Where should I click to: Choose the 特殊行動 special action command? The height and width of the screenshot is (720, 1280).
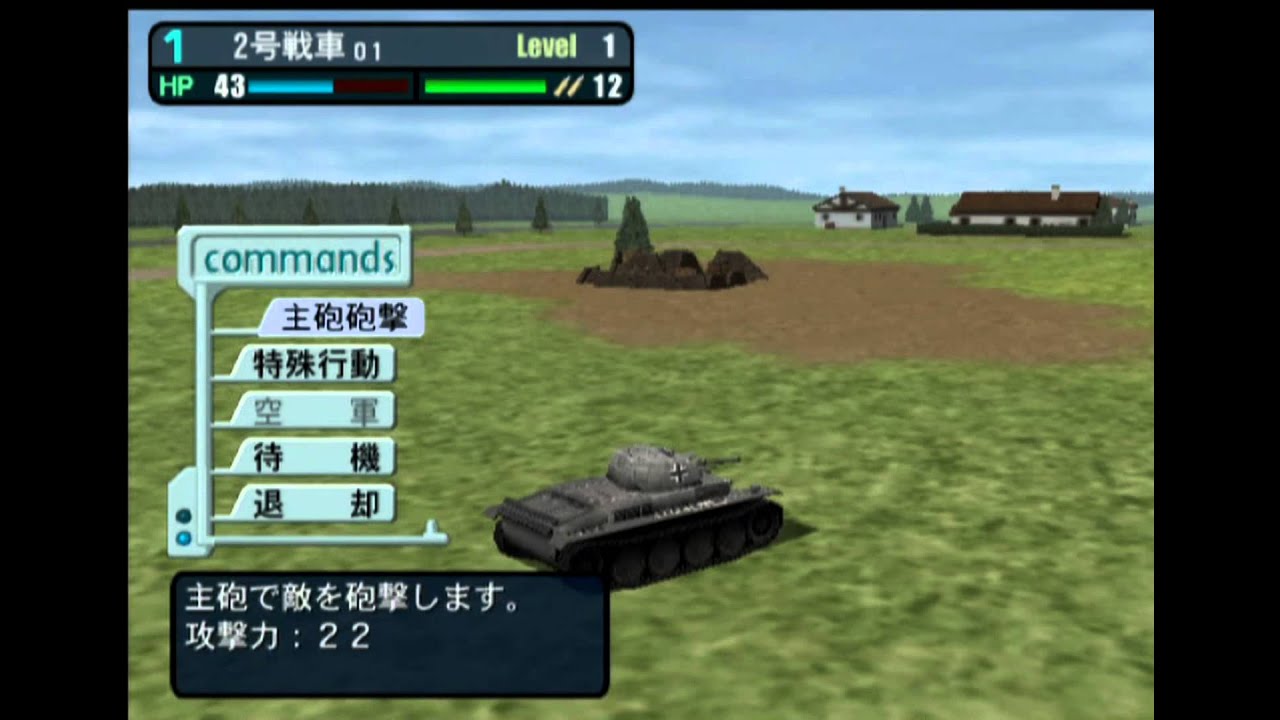(316, 361)
